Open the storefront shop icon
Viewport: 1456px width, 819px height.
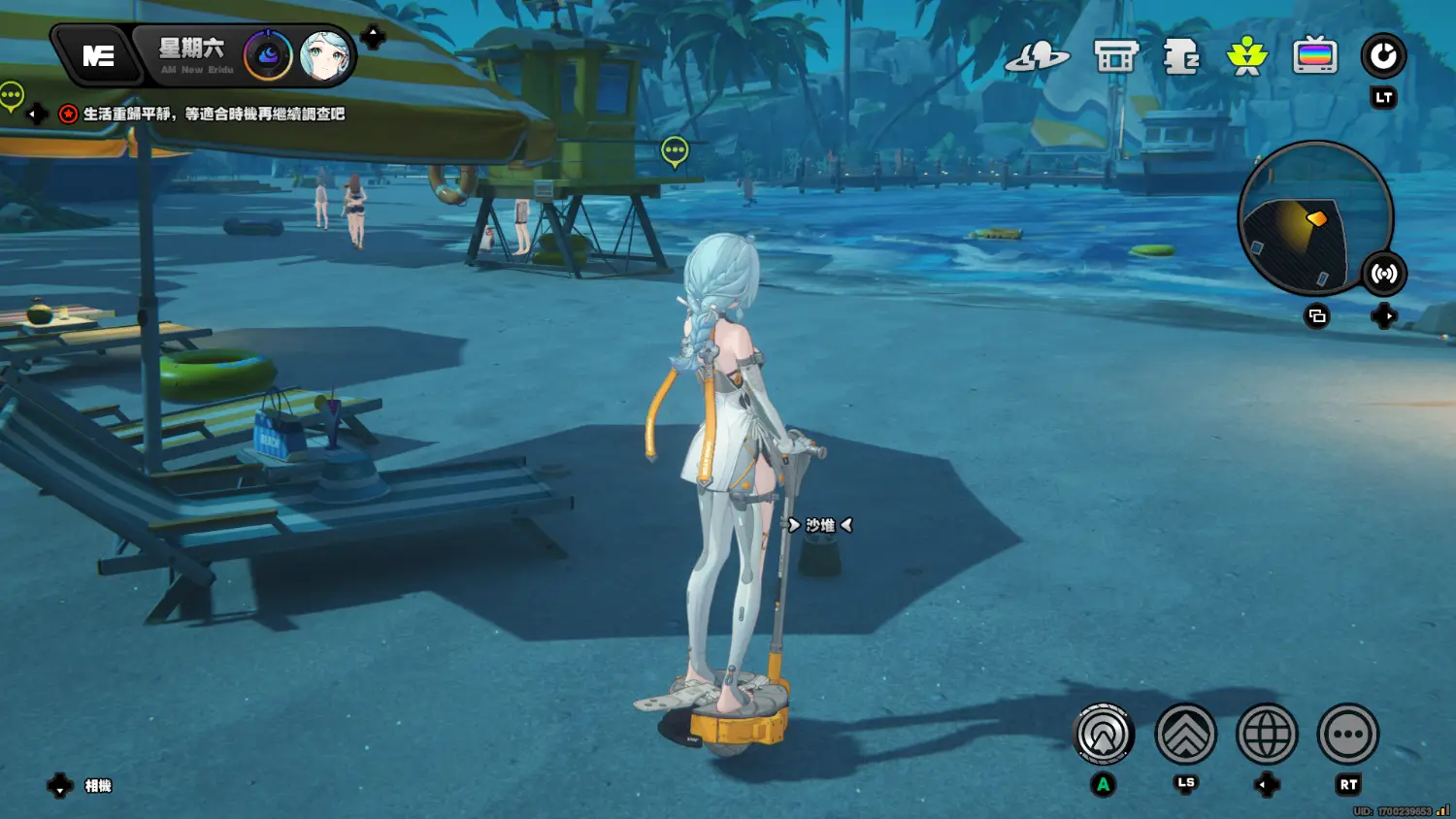point(1115,57)
